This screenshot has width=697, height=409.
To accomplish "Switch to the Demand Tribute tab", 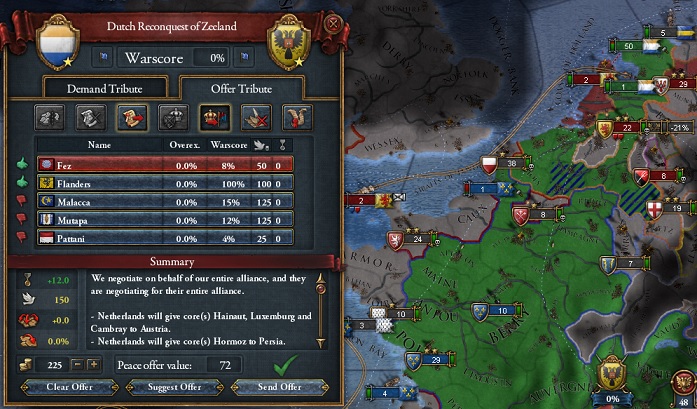I will [x=106, y=89].
